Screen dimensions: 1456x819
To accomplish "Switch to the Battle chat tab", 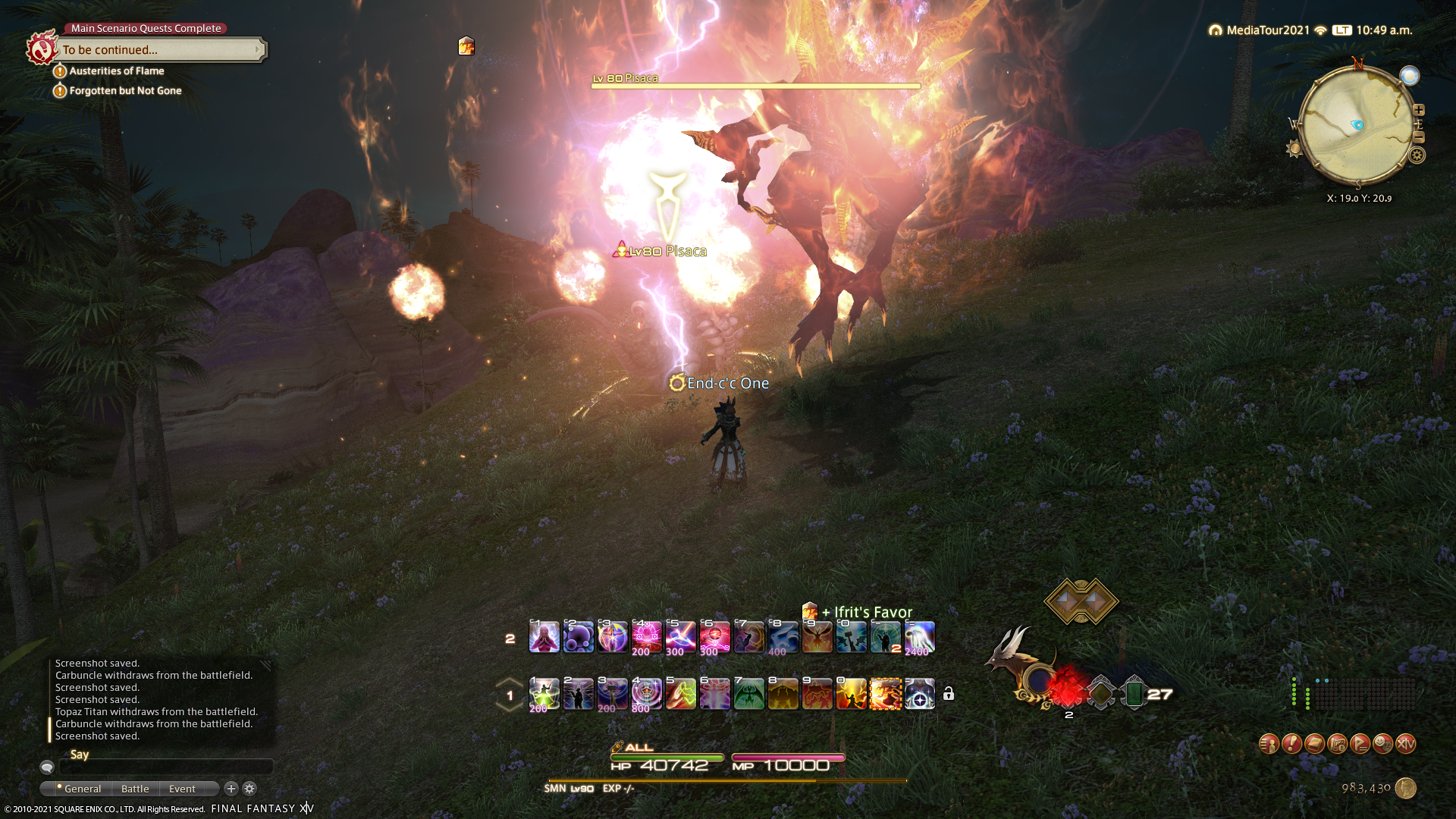I will 135,789.
